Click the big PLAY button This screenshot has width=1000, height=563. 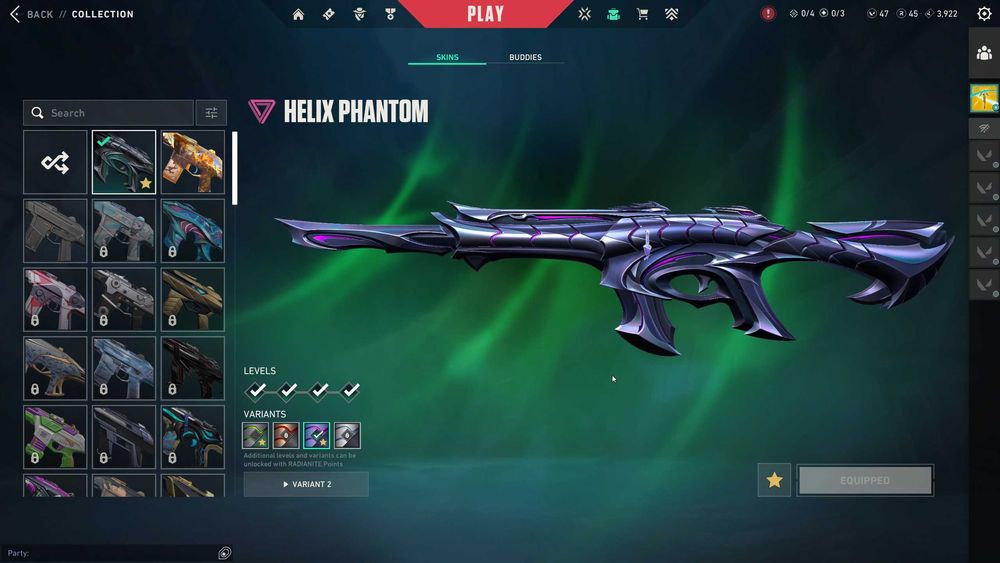(x=485, y=14)
